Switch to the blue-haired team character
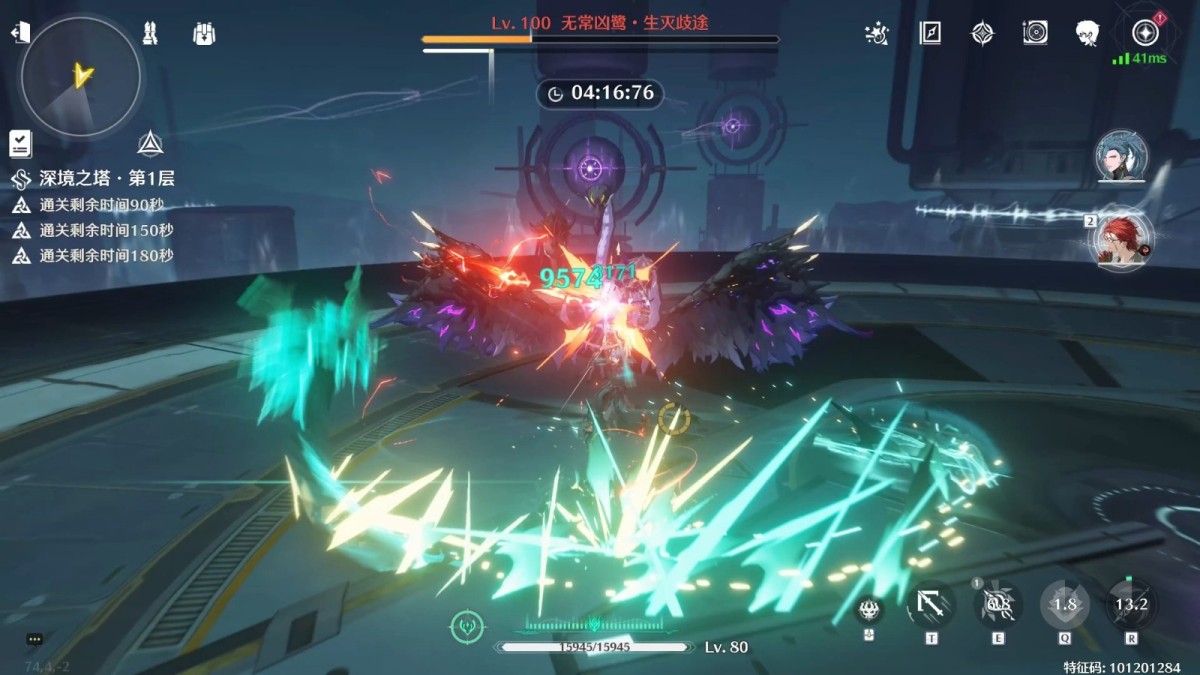The width and height of the screenshot is (1200, 675). pyautogui.click(x=1121, y=157)
